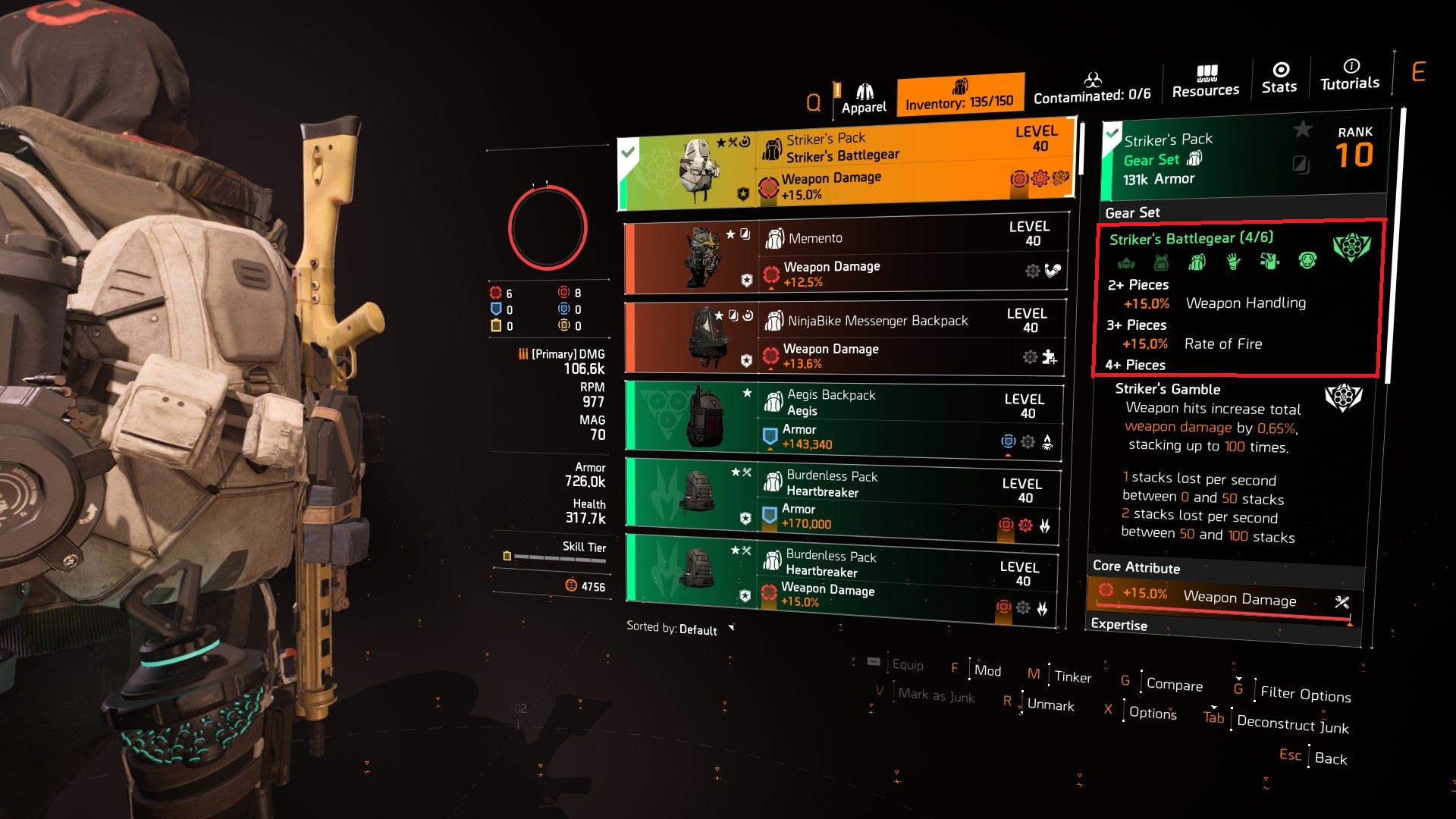Expand the Expertise section
This screenshot has width=1456, height=819.
pyautogui.click(x=1120, y=625)
